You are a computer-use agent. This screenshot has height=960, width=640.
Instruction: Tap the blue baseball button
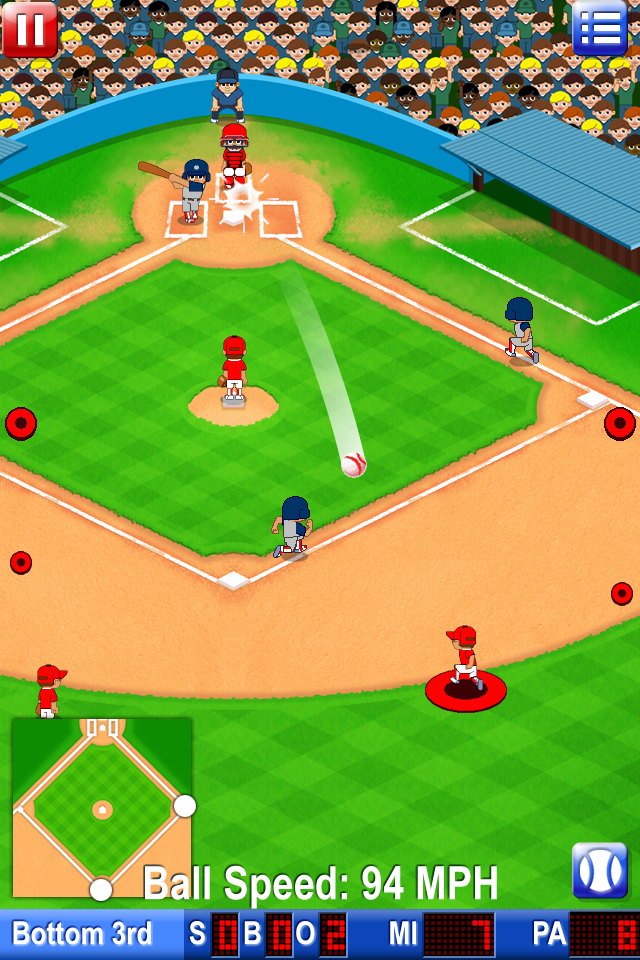click(x=599, y=870)
